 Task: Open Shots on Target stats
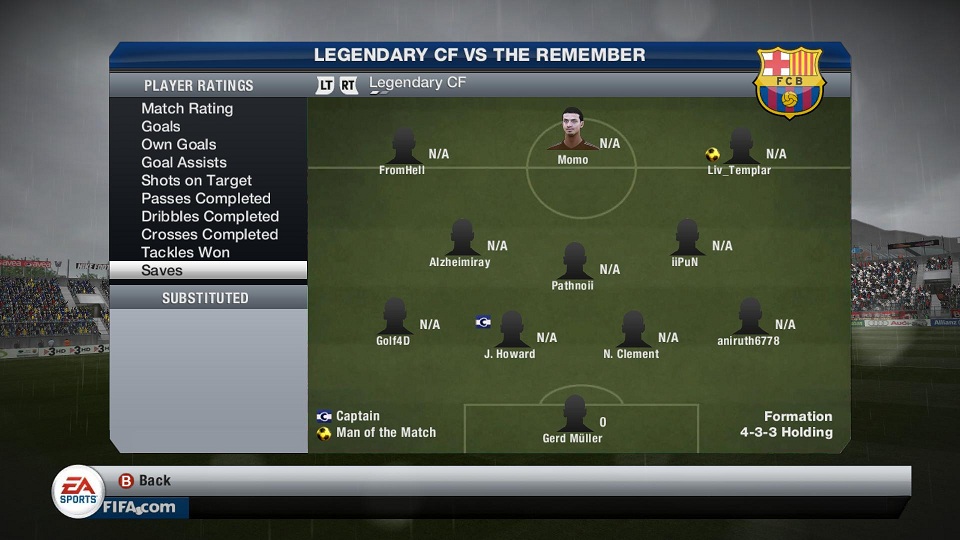click(x=196, y=181)
